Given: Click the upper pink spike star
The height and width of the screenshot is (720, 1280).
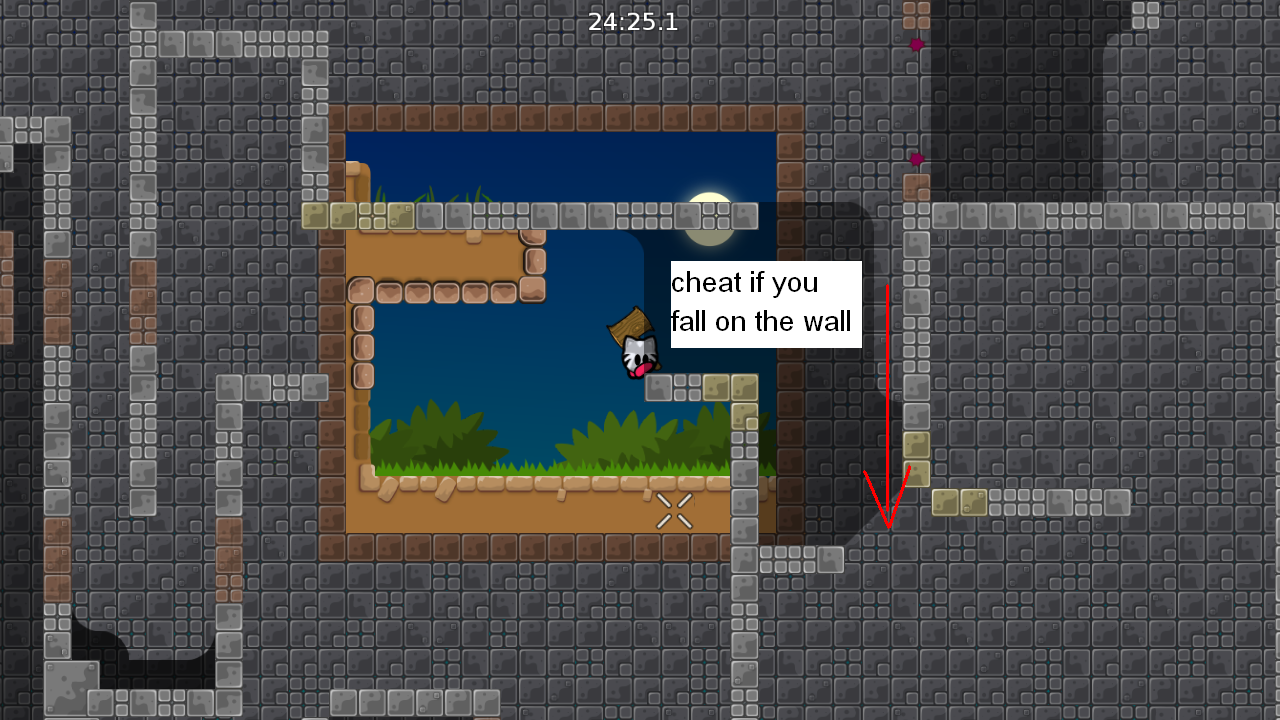Looking at the screenshot, I should click(x=915, y=44).
